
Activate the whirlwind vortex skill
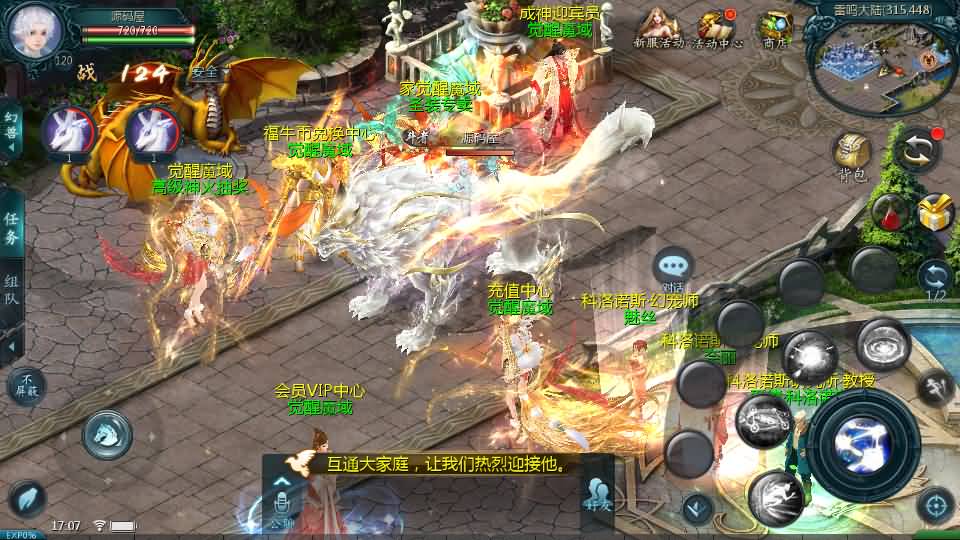pos(882,344)
